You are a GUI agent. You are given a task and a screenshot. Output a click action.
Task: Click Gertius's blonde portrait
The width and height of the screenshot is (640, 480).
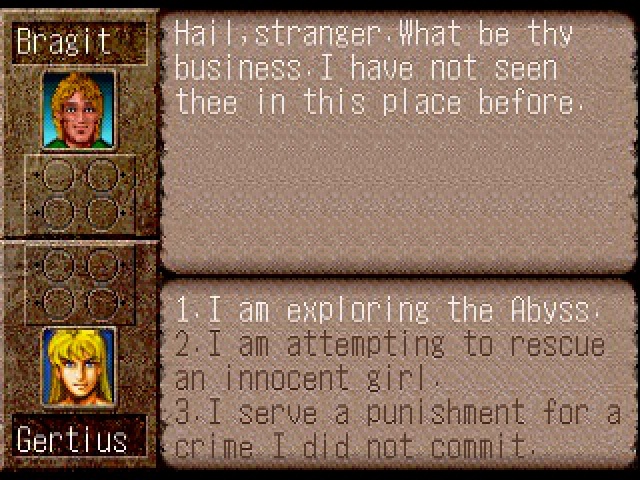(78, 366)
